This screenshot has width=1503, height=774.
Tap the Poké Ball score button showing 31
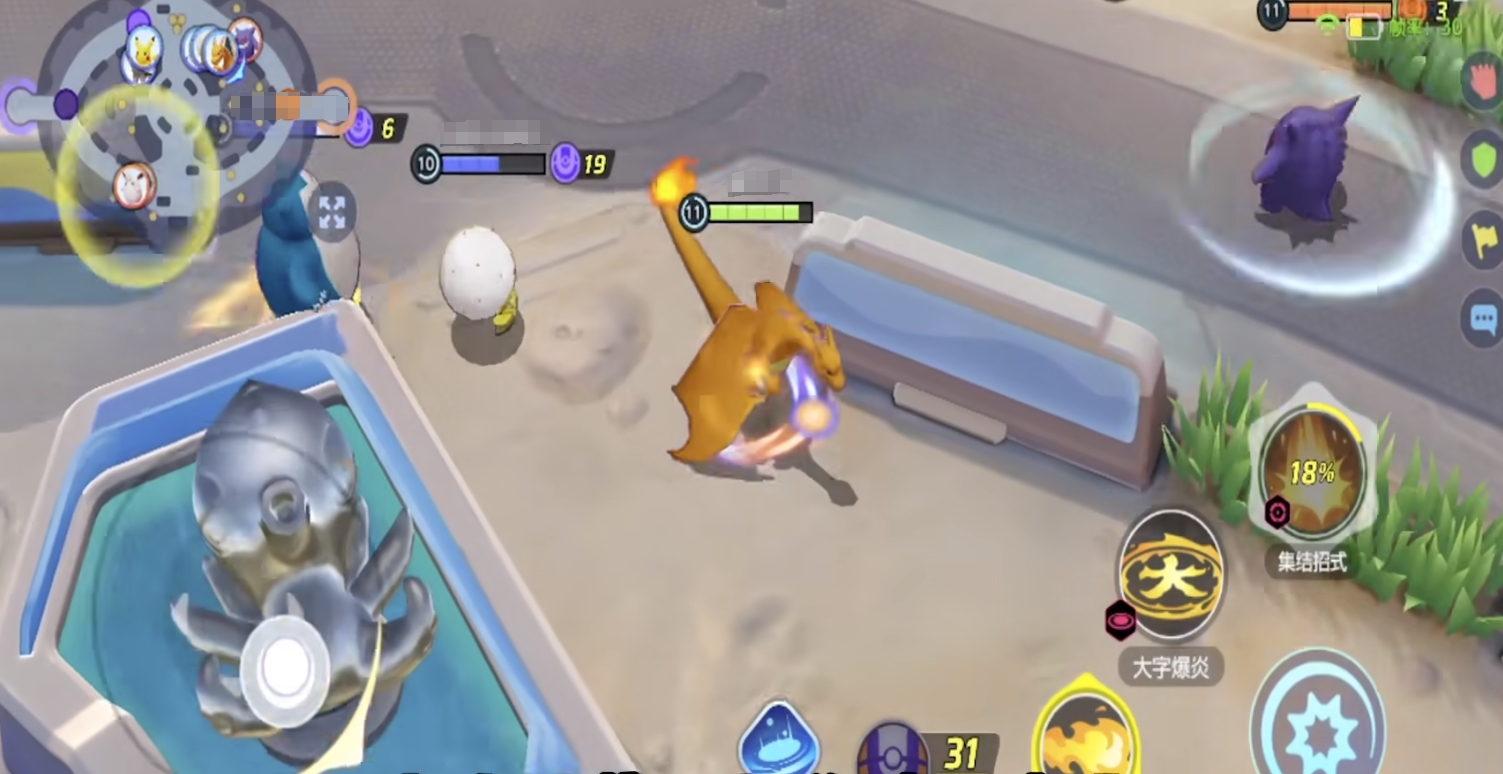(893, 750)
